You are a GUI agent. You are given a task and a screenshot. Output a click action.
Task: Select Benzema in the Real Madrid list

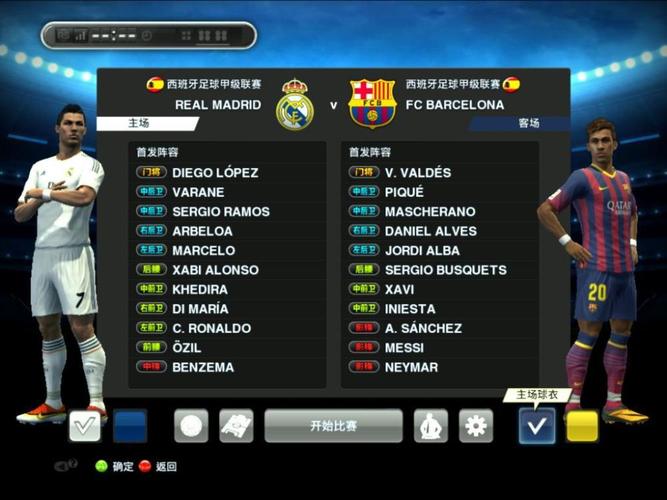(x=203, y=367)
